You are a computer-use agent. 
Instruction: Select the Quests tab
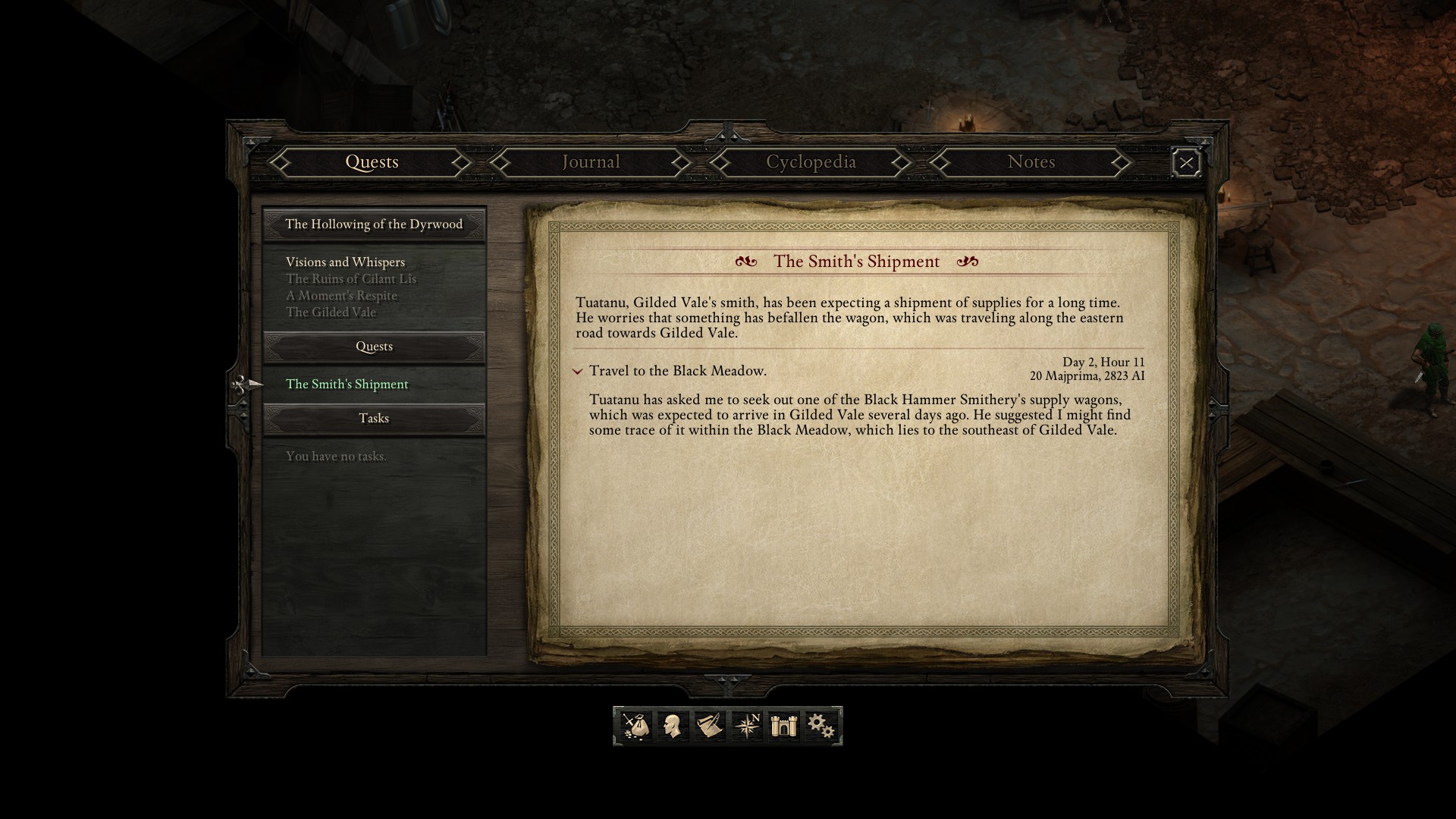[x=372, y=162]
